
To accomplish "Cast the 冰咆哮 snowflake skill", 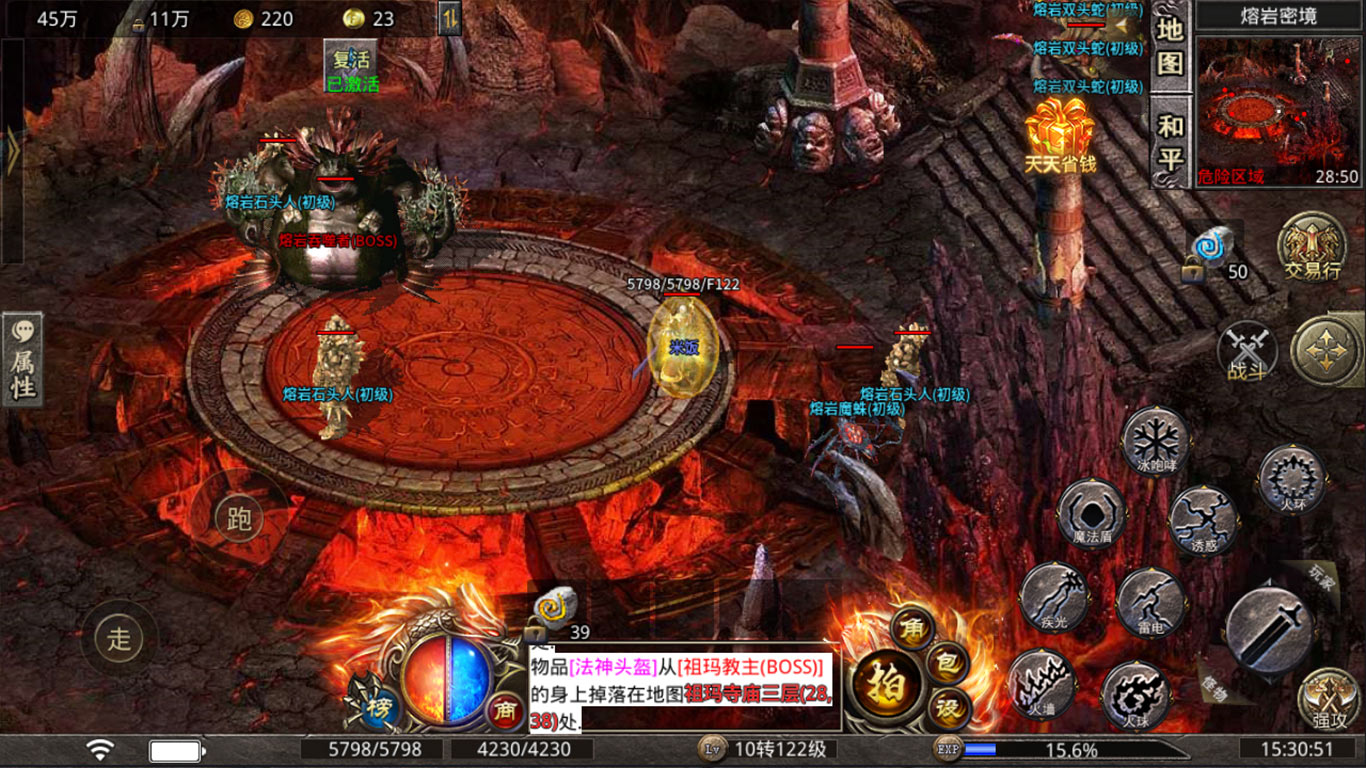I will point(1155,440).
